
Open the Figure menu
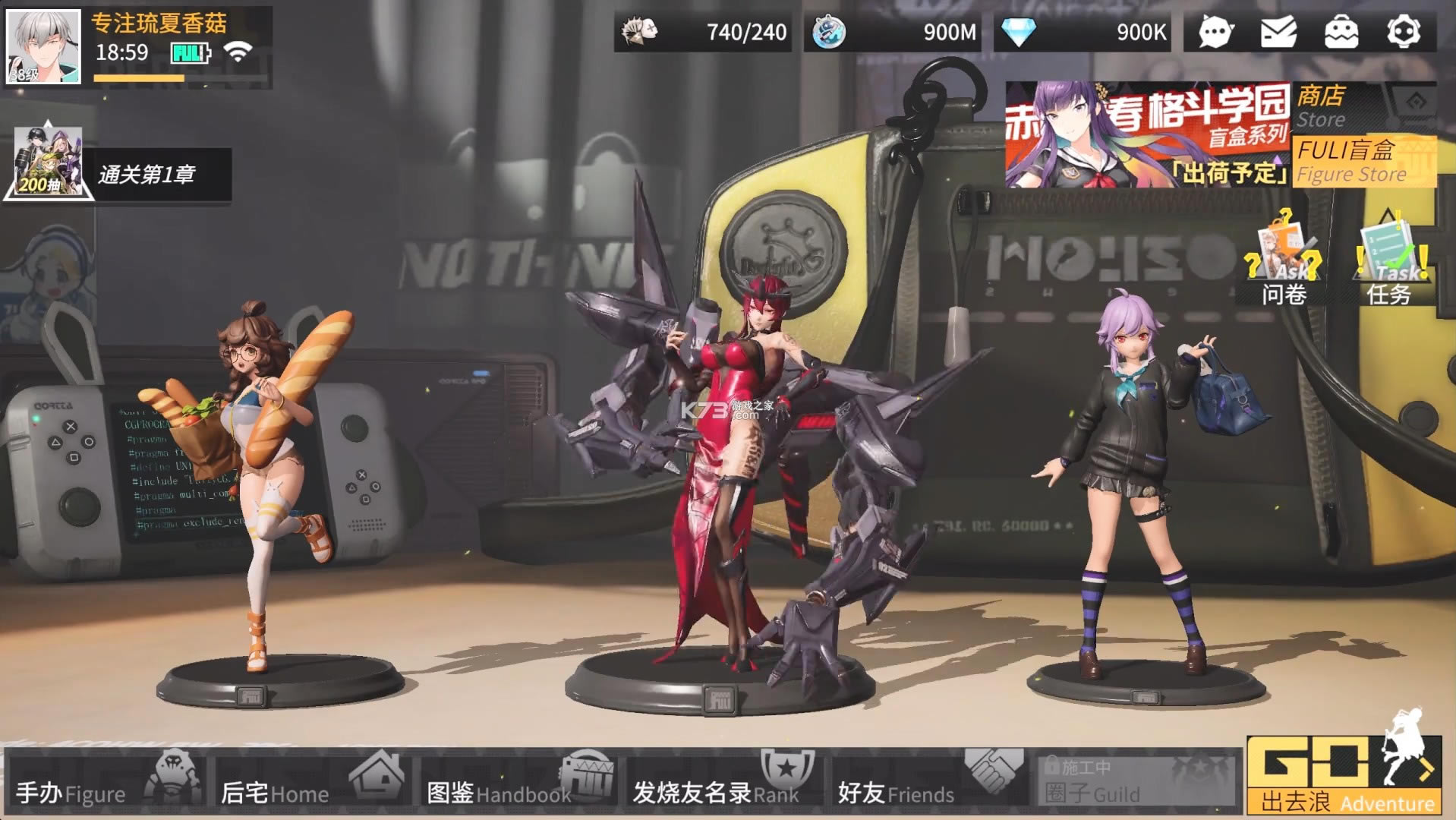(x=106, y=782)
